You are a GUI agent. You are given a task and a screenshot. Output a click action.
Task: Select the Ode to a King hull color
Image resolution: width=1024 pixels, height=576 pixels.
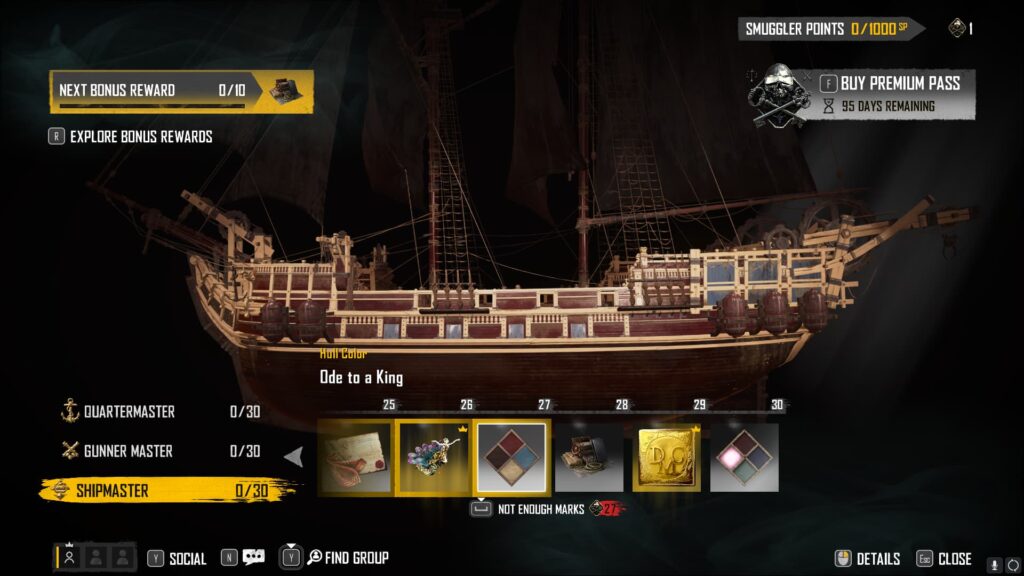pyautogui.click(x=511, y=458)
